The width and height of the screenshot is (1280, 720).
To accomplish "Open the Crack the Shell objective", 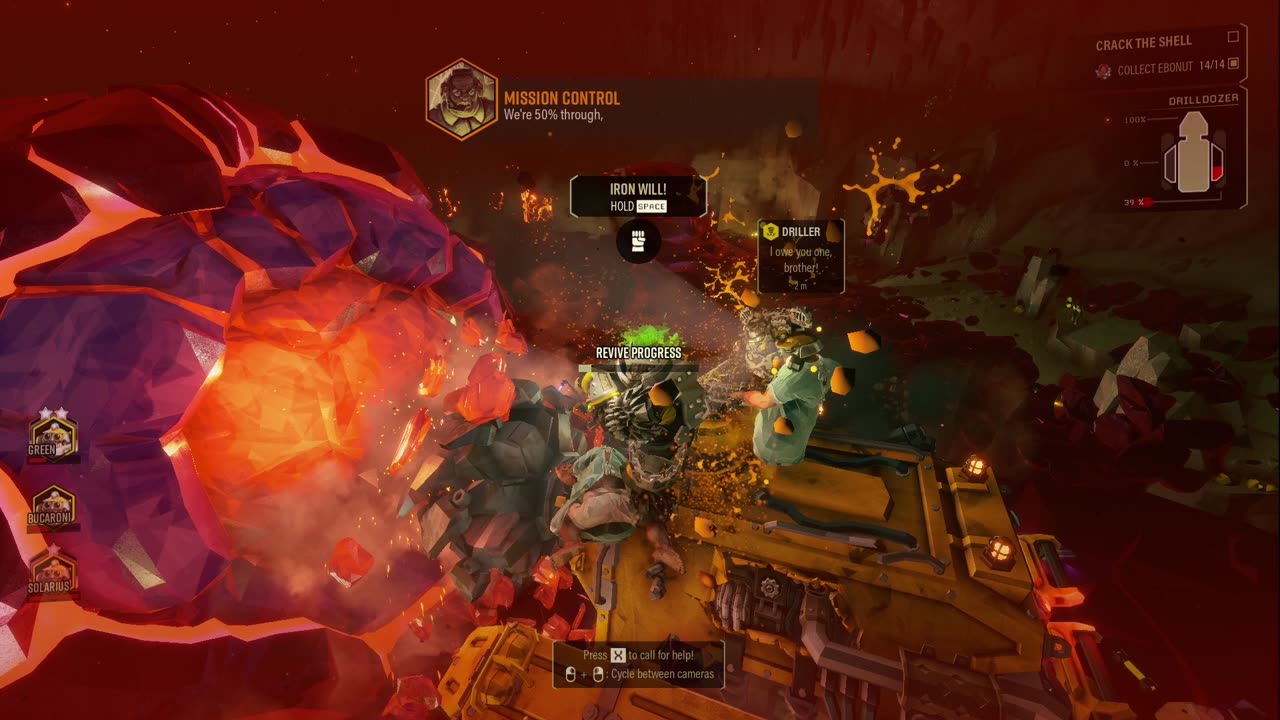I will pyautogui.click(x=1144, y=44).
